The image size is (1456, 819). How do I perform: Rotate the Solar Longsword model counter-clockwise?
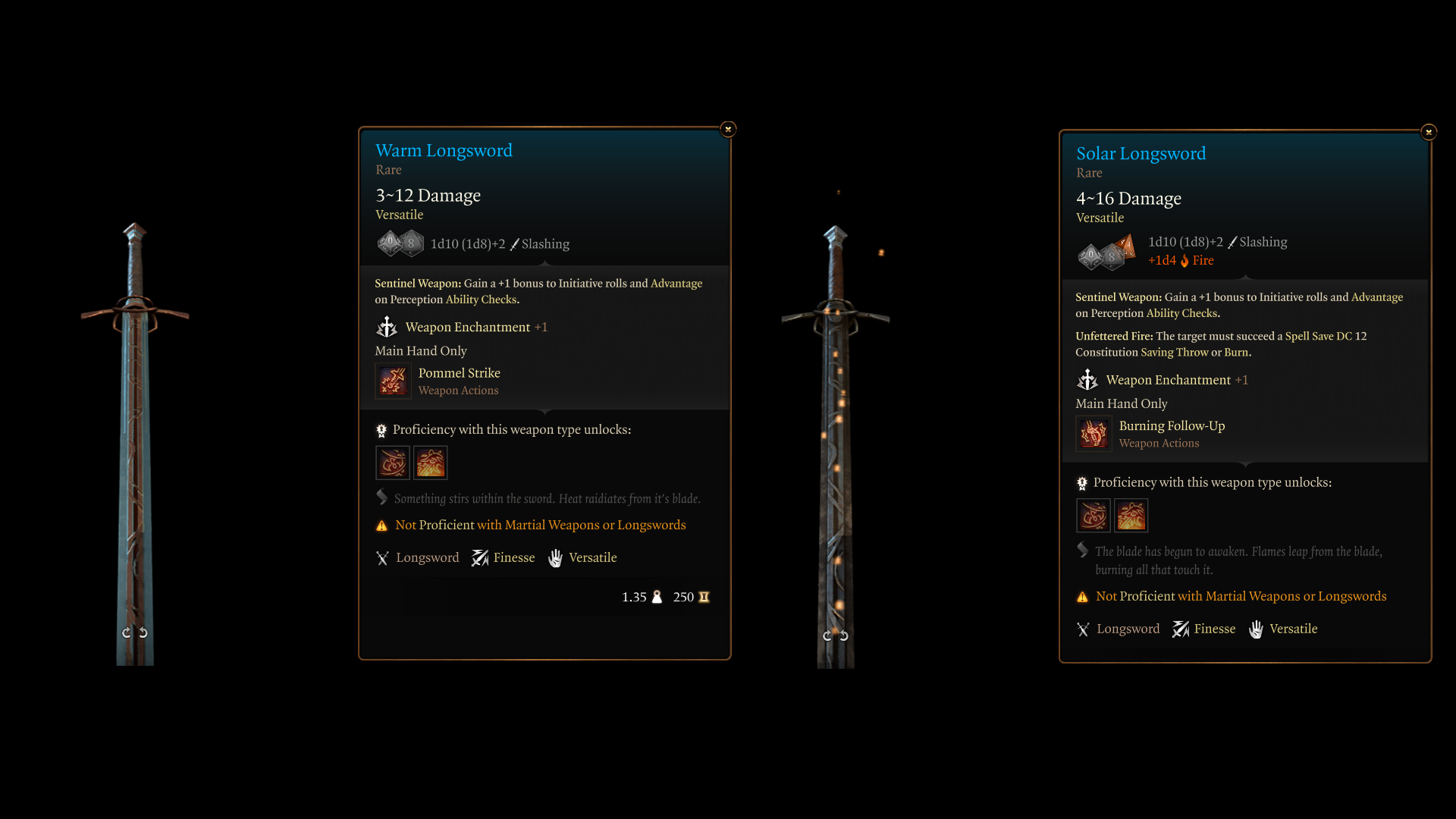(827, 635)
